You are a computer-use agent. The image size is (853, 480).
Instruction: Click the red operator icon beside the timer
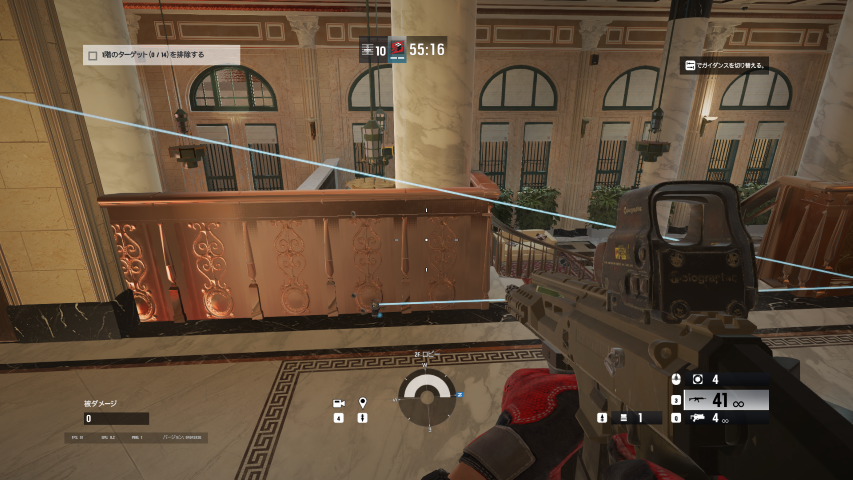[397, 48]
